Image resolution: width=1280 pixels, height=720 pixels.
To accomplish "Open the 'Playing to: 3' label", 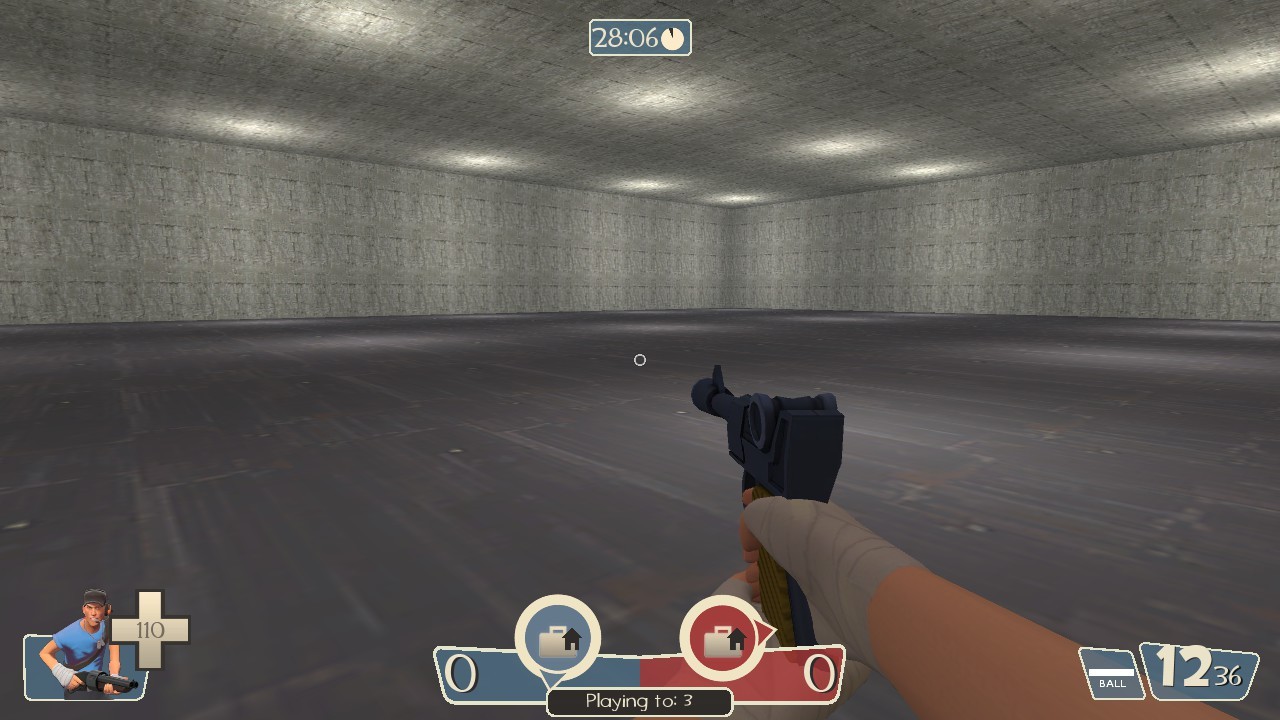I will (640, 701).
